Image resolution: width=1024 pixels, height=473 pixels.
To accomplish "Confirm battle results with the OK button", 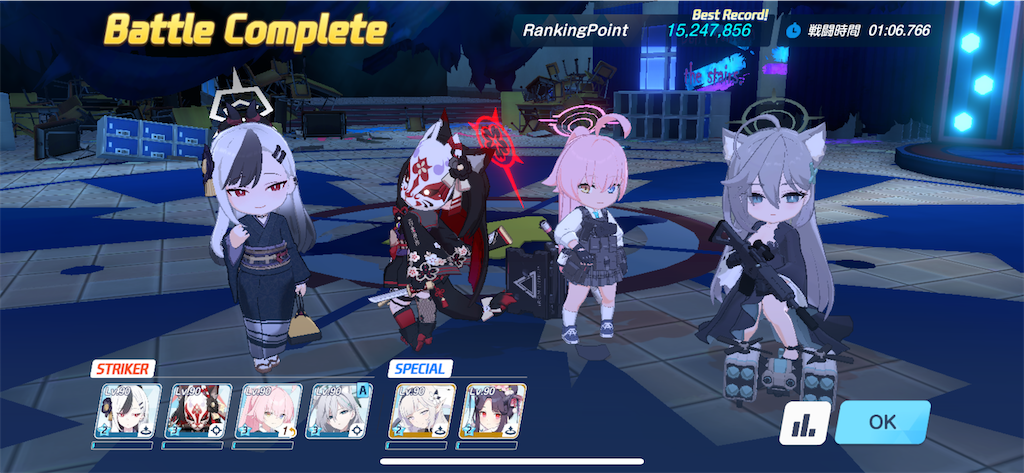I will tap(882, 422).
